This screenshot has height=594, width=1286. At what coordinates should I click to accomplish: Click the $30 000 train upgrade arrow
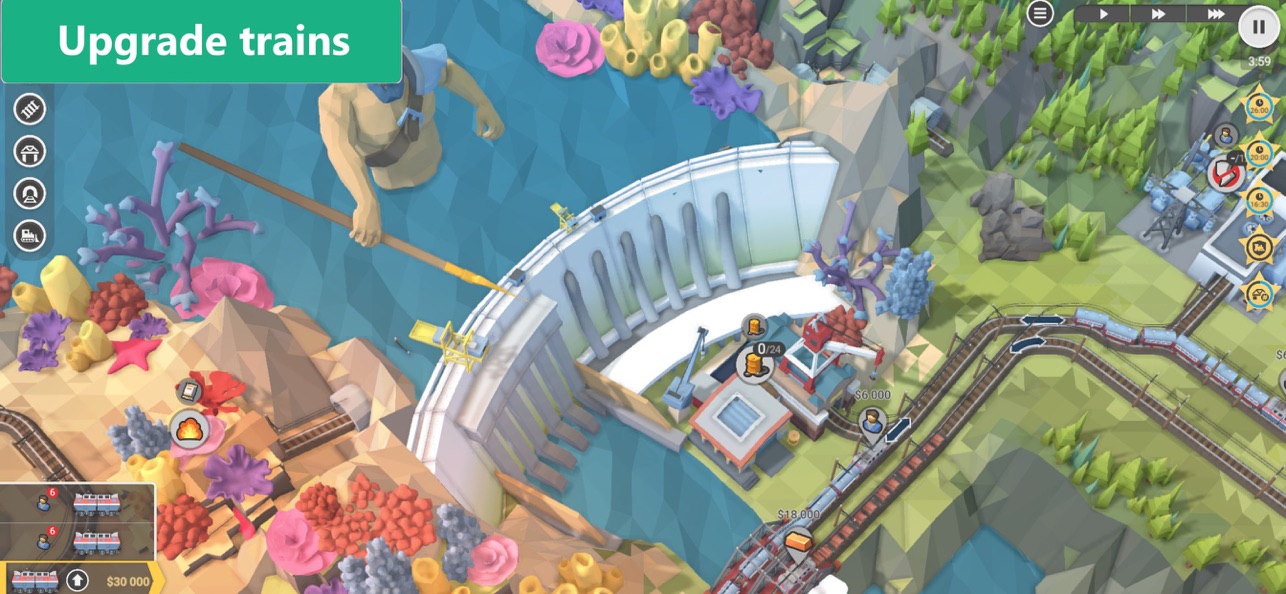click(77, 580)
